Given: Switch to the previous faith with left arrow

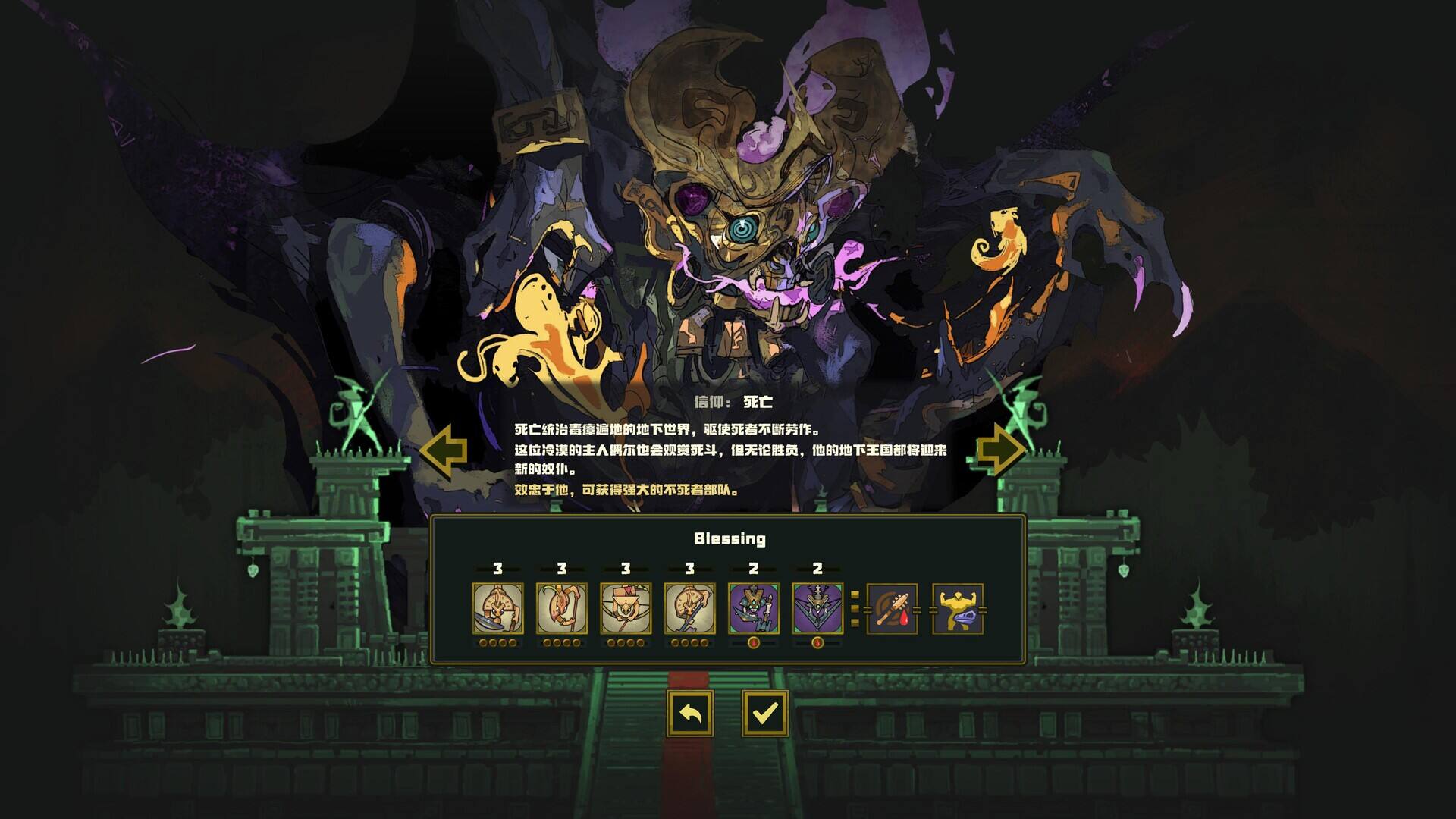Looking at the screenshot, I should click(444, 450).
